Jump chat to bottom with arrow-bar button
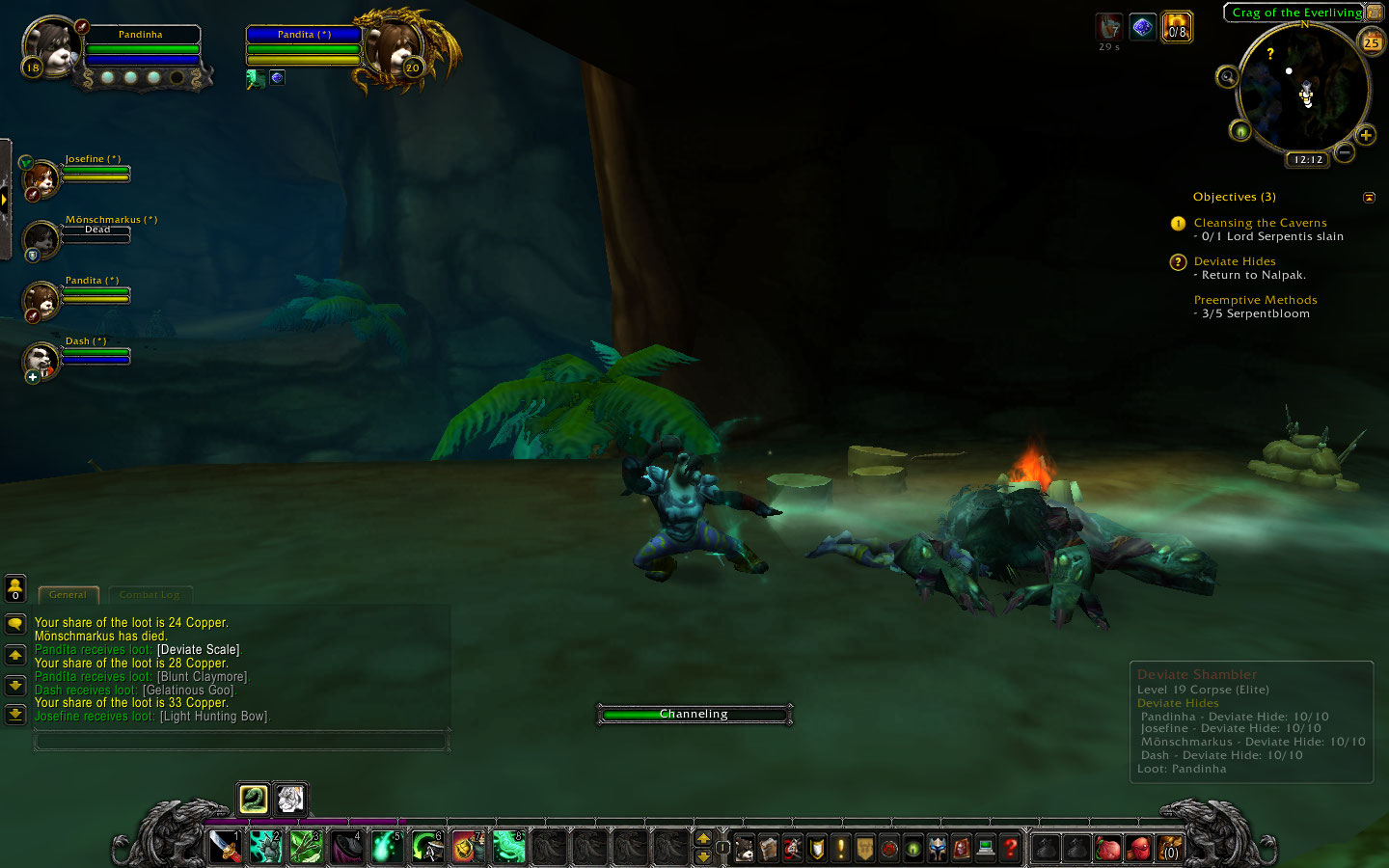This screenshot has height=868, width=1389. (15, 715)
